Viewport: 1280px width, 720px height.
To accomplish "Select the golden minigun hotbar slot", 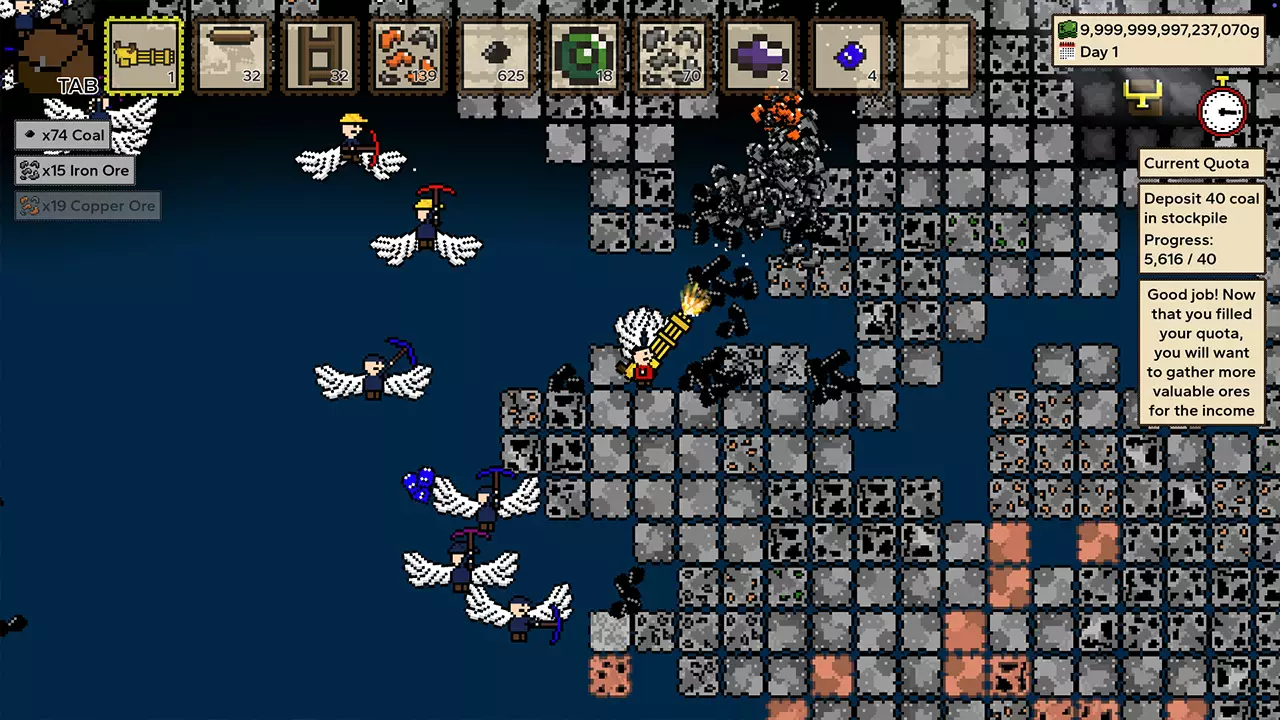I will [144, 56].
